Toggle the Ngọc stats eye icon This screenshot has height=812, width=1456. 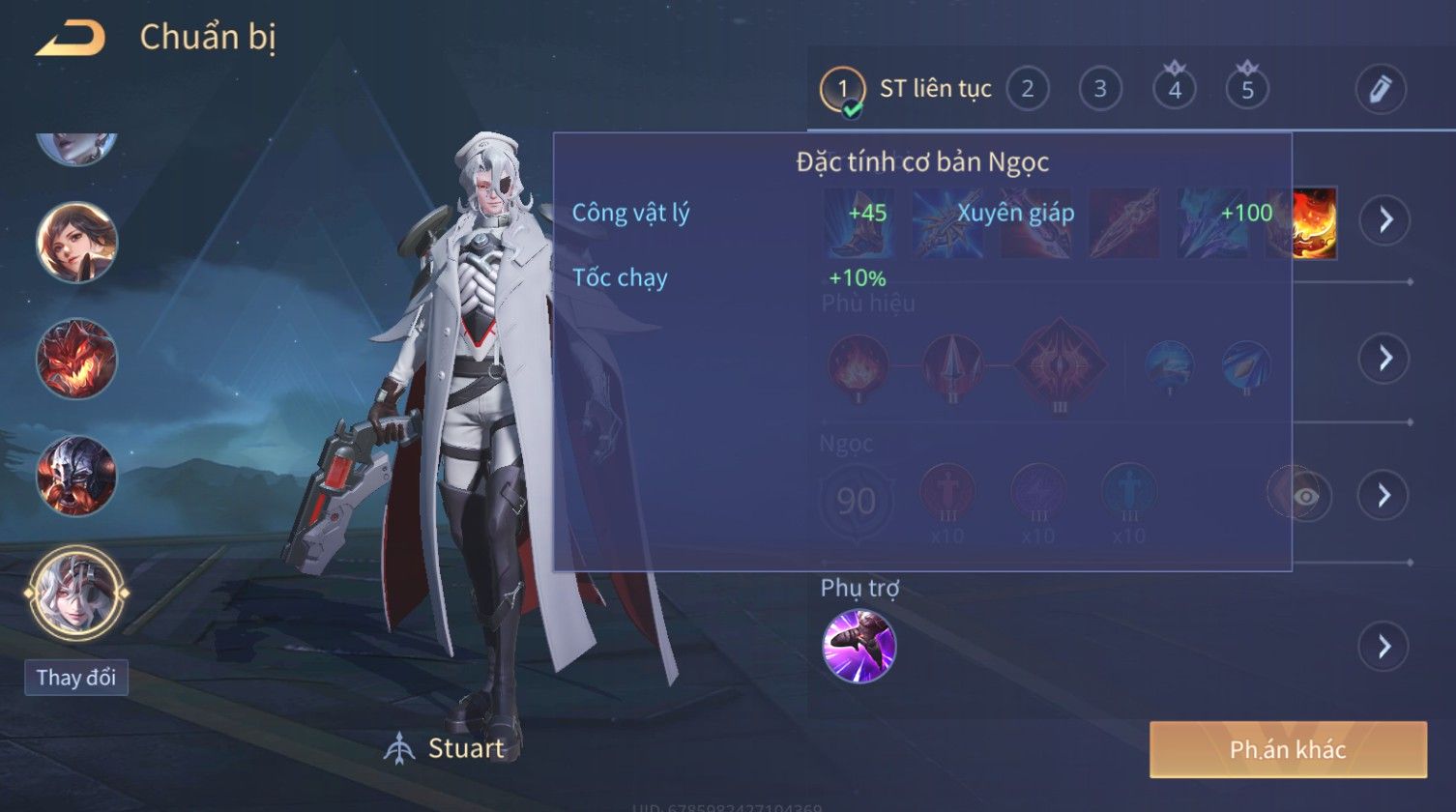1306,496
